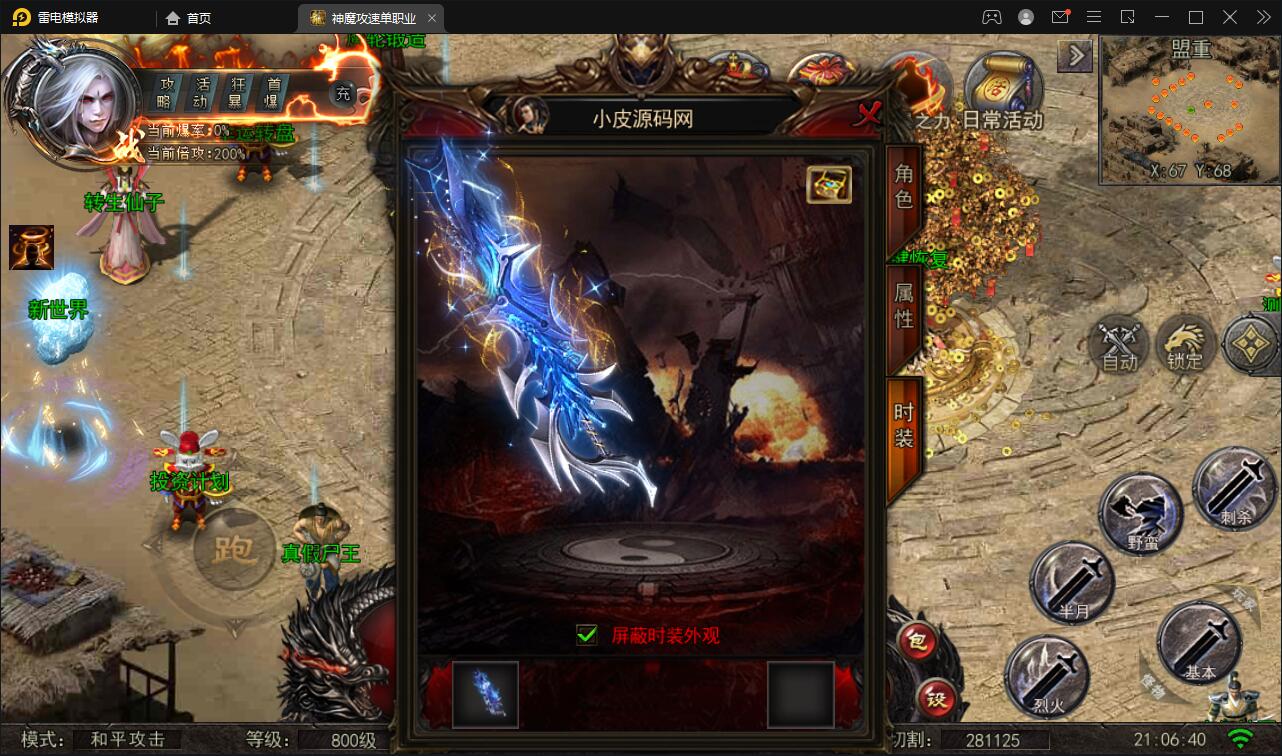Screen dimensions: 1282x756
Task: Select the 半月 (Half Moon) skill icon
Action: (x=1072, y=582)
